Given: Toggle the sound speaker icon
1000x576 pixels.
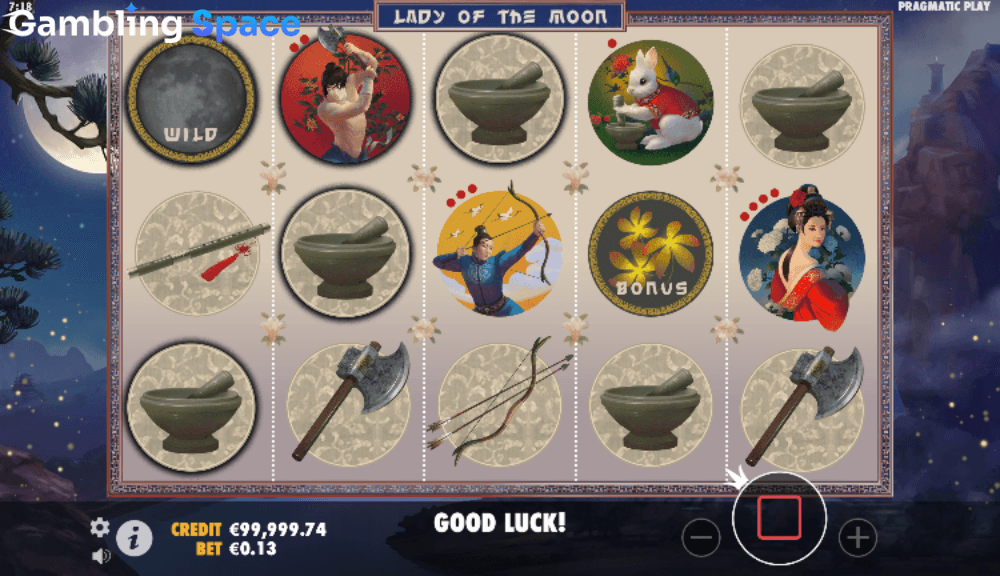Looking at the screenshot, I should [x=100, y=555].
